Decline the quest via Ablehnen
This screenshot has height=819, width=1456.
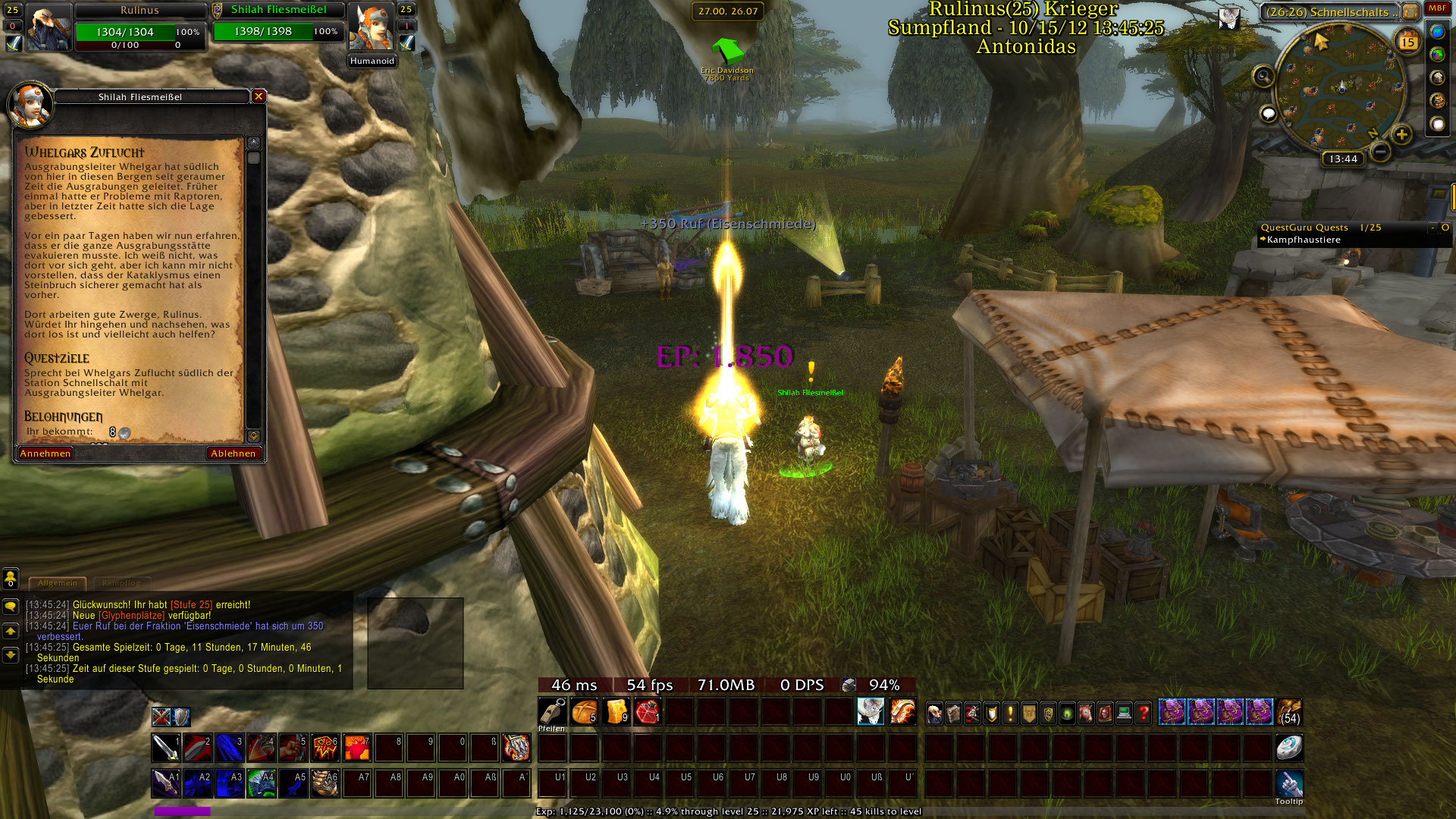[x=234, y=453]
